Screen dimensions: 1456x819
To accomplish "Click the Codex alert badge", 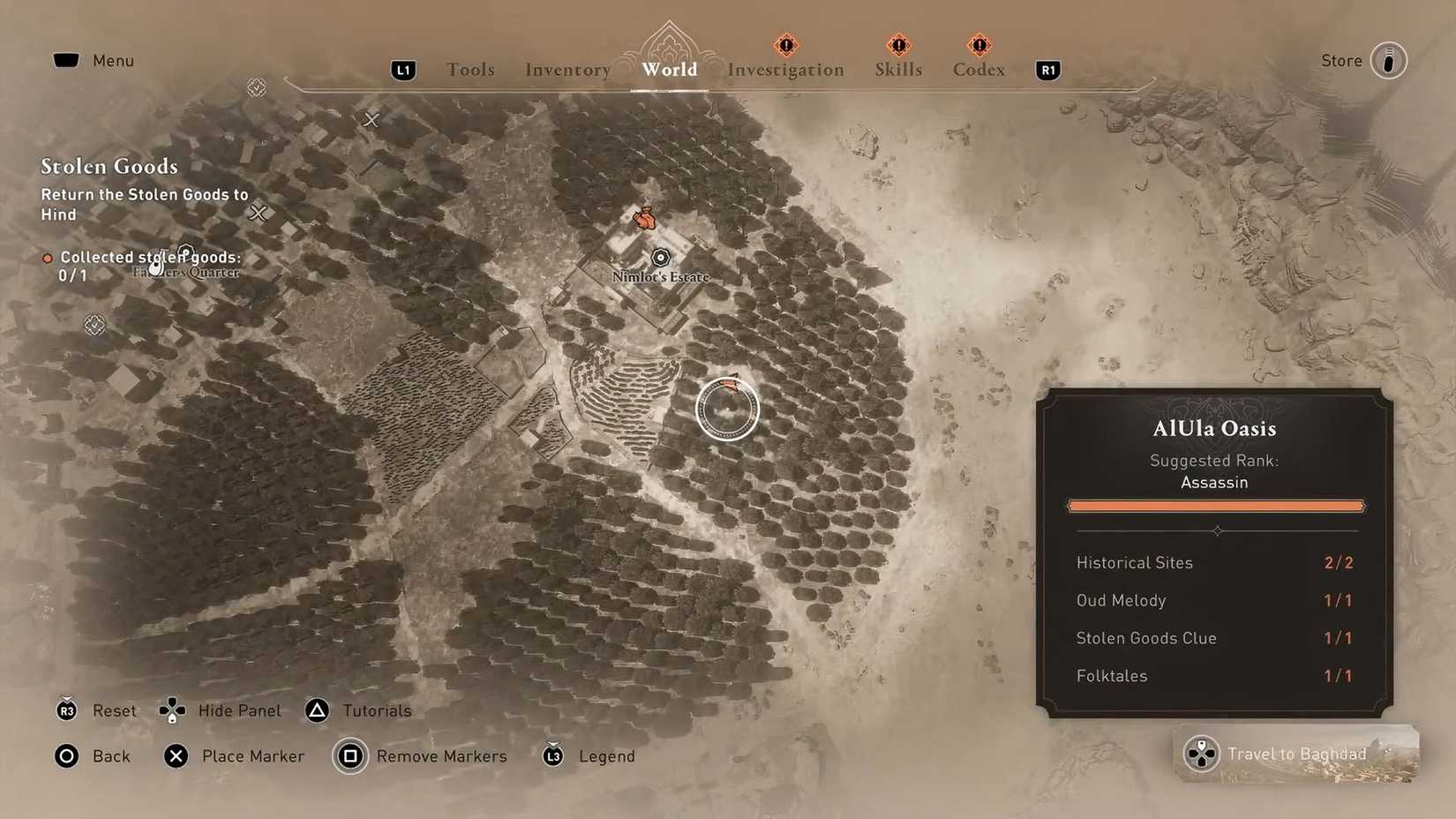I will pyautogui.click(x=978, y=45).
